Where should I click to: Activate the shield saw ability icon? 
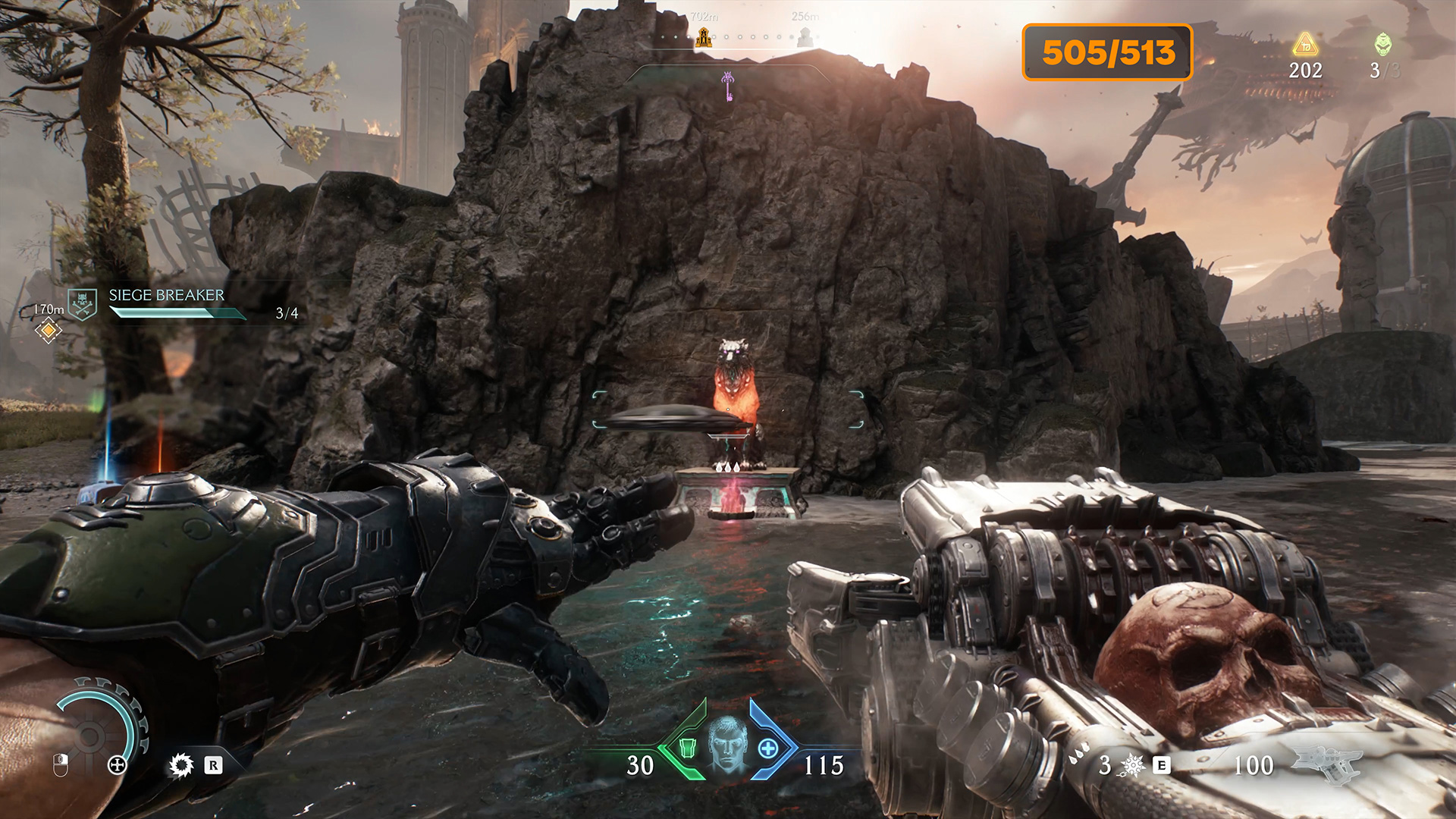click(x=181, y=765)
